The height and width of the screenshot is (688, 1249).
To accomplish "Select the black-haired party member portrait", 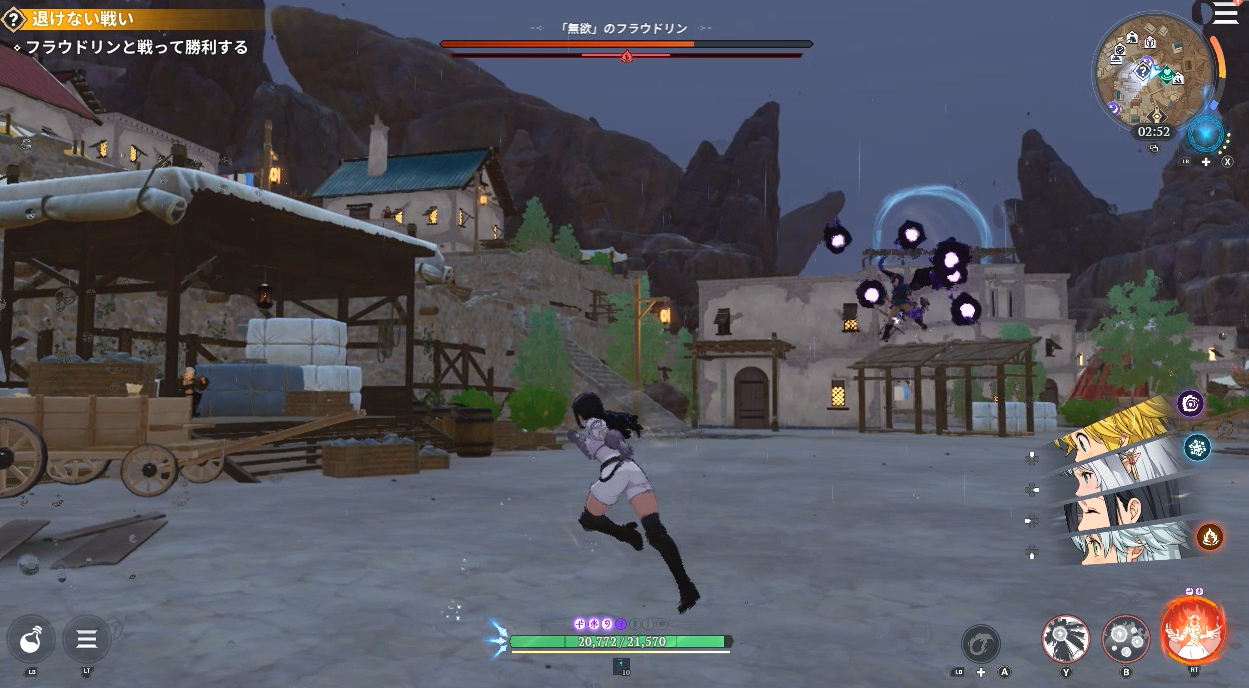I will tap(1110, 512).
